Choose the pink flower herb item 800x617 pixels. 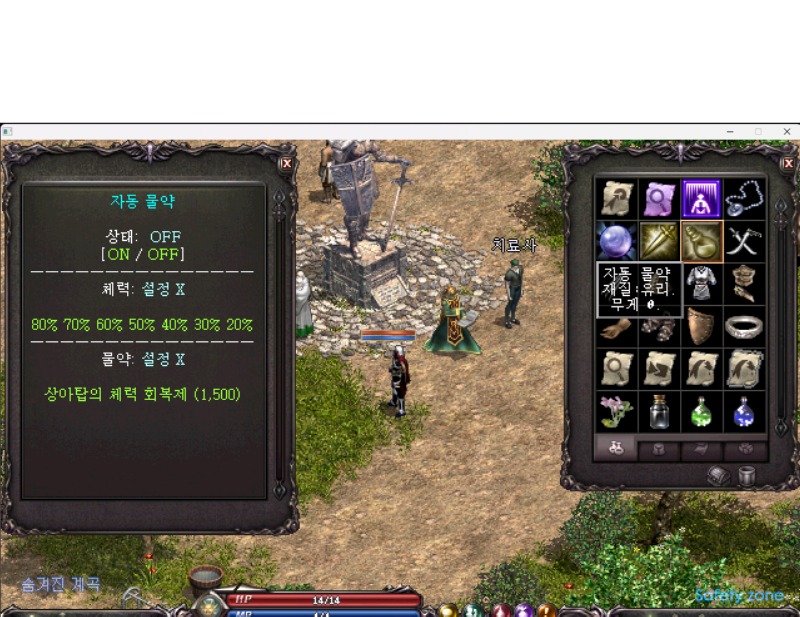coord(615,411)
